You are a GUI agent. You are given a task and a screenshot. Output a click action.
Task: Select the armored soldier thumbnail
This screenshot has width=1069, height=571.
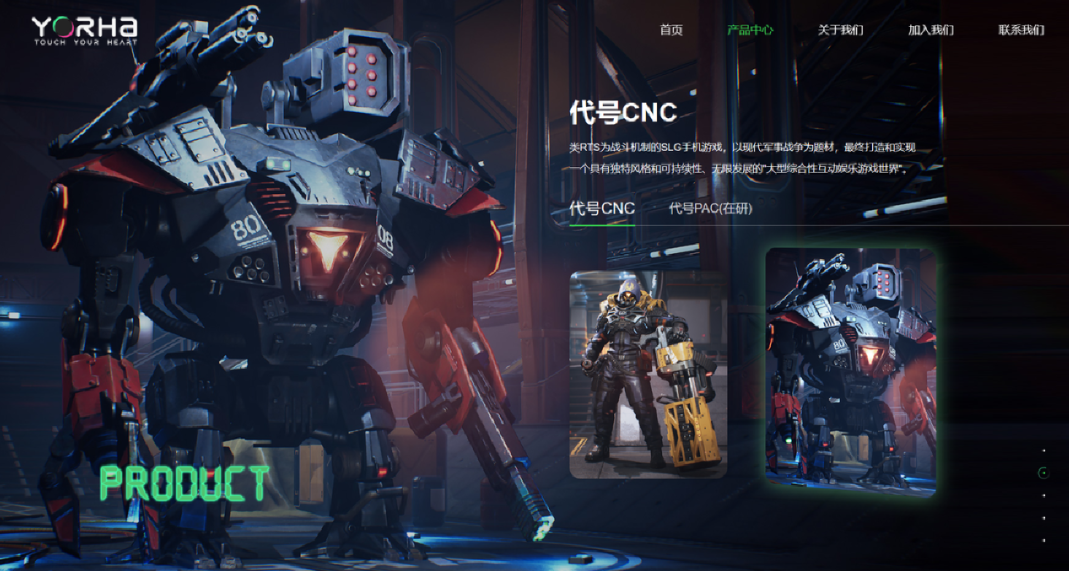[648, 374]
